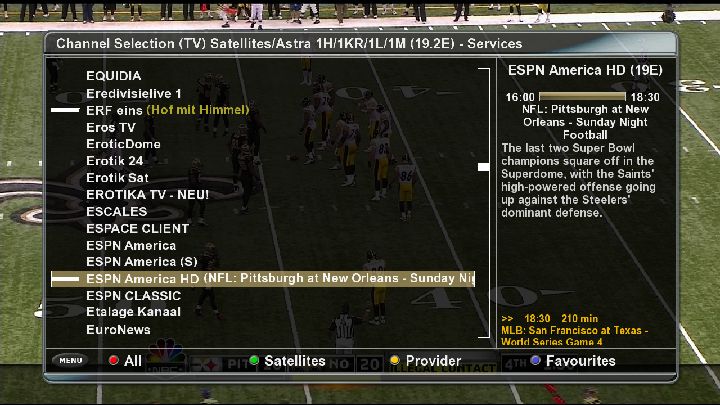This screenshot has height=405, width=720.
Task: Show All channels with the red button
Action: [x=126, y=360]
